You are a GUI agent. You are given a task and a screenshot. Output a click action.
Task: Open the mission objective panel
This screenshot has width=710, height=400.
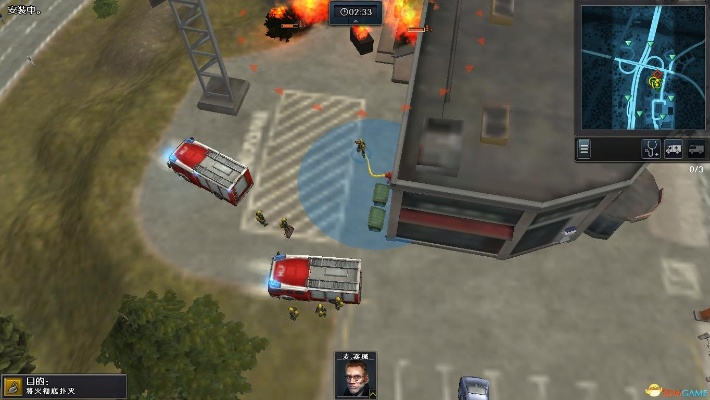tap(64, 386)
